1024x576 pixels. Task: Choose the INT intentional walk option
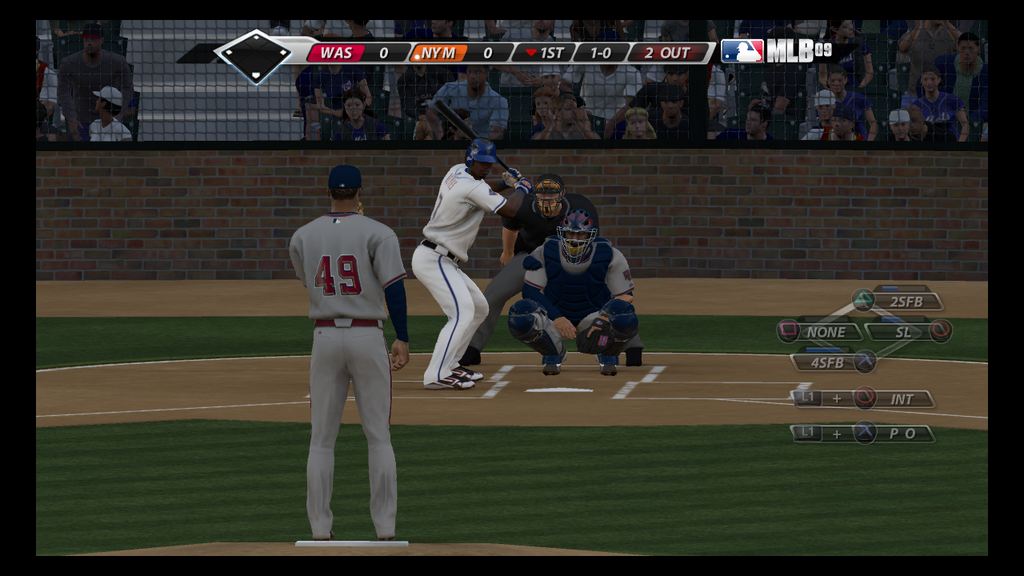coord(901,399)
